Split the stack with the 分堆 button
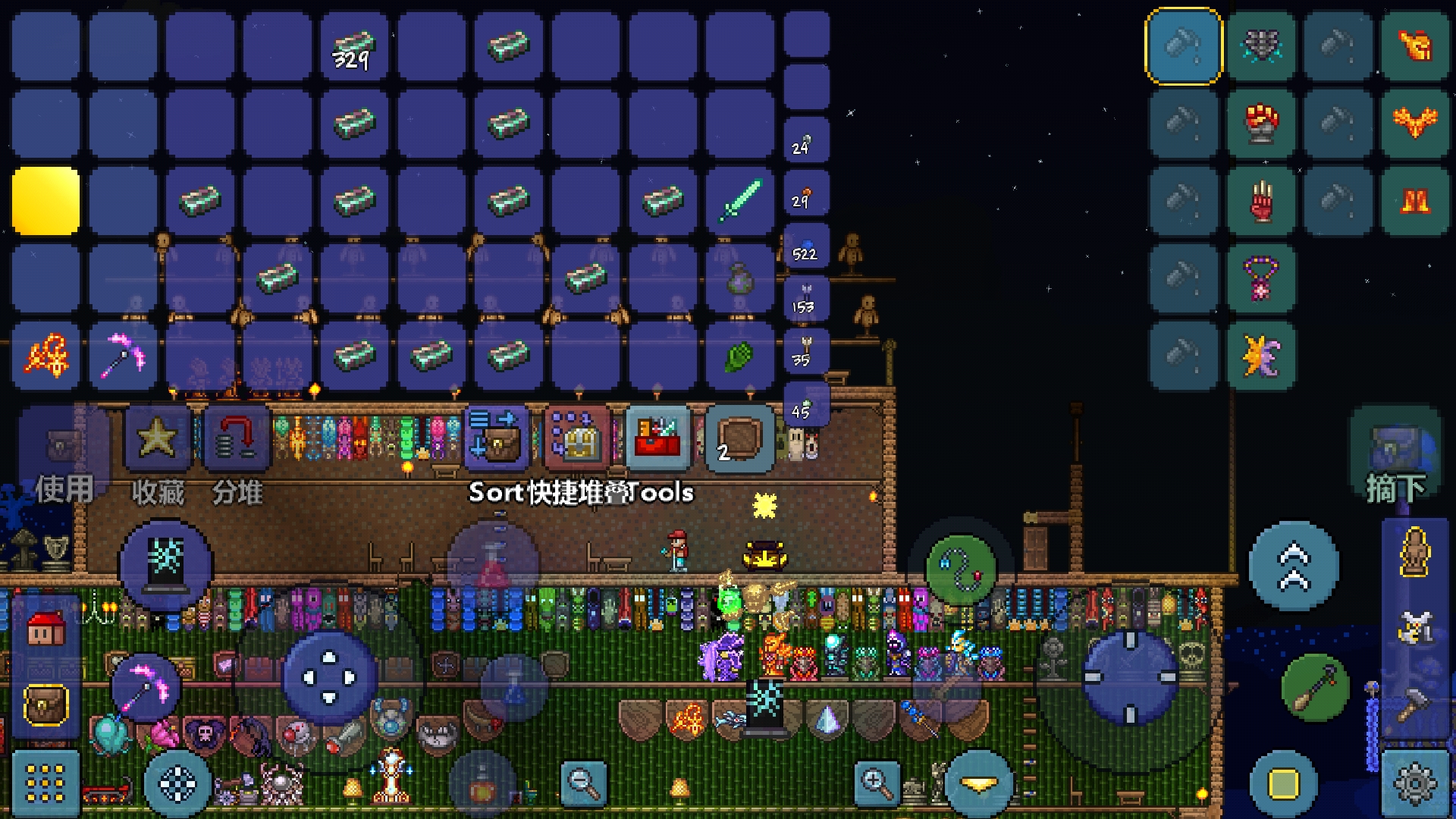Screen dimensions: 1456x819 [x=237, y=455]
